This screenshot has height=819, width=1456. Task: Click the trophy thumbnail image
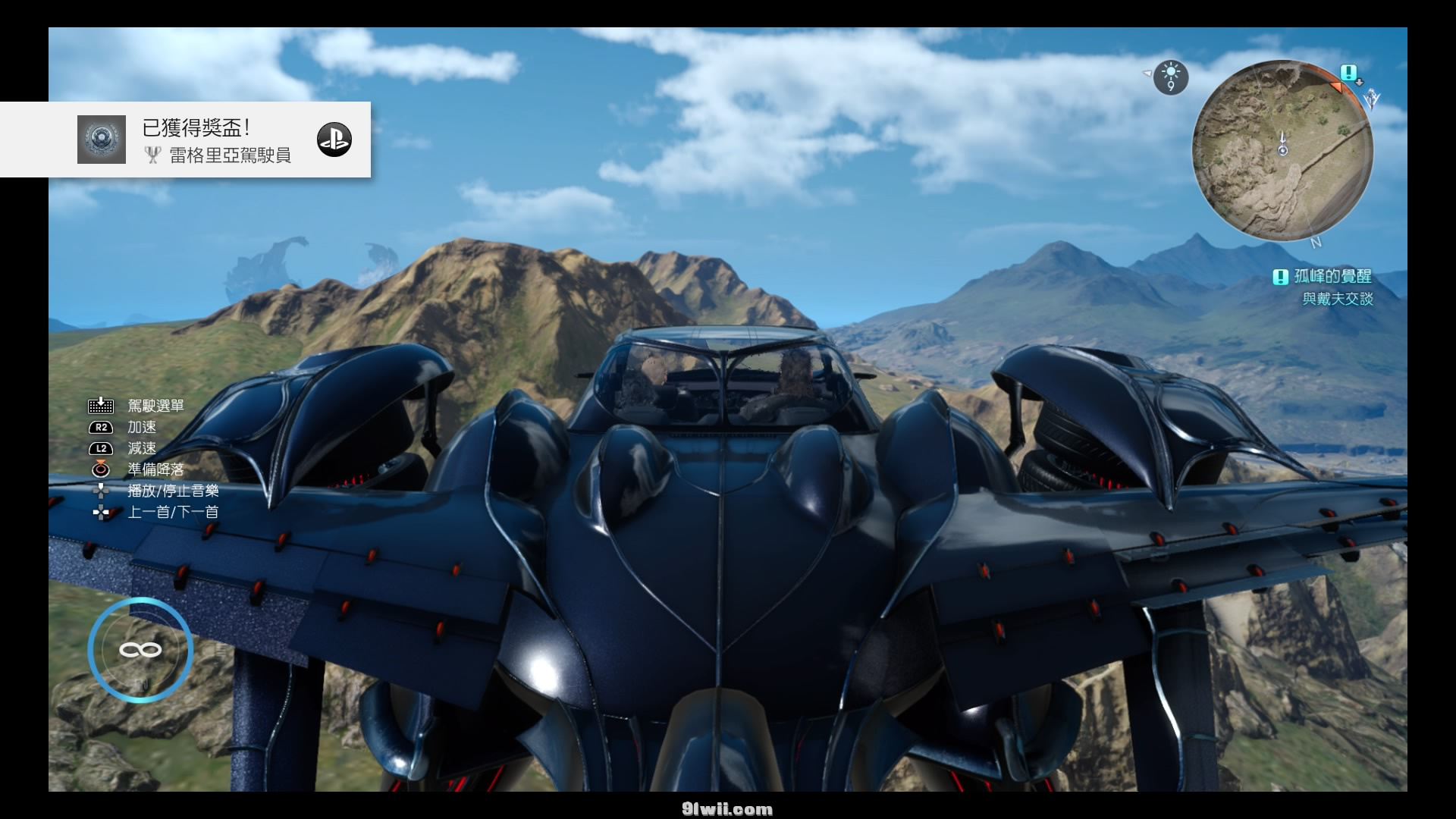click(x=102, y=140)
